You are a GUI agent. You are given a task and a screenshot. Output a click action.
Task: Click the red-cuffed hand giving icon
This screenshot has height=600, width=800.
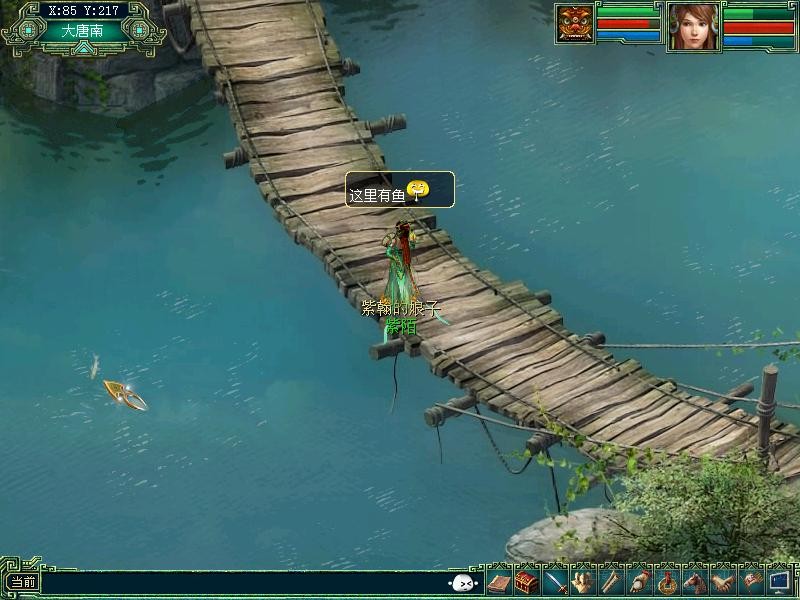point(638,581)
